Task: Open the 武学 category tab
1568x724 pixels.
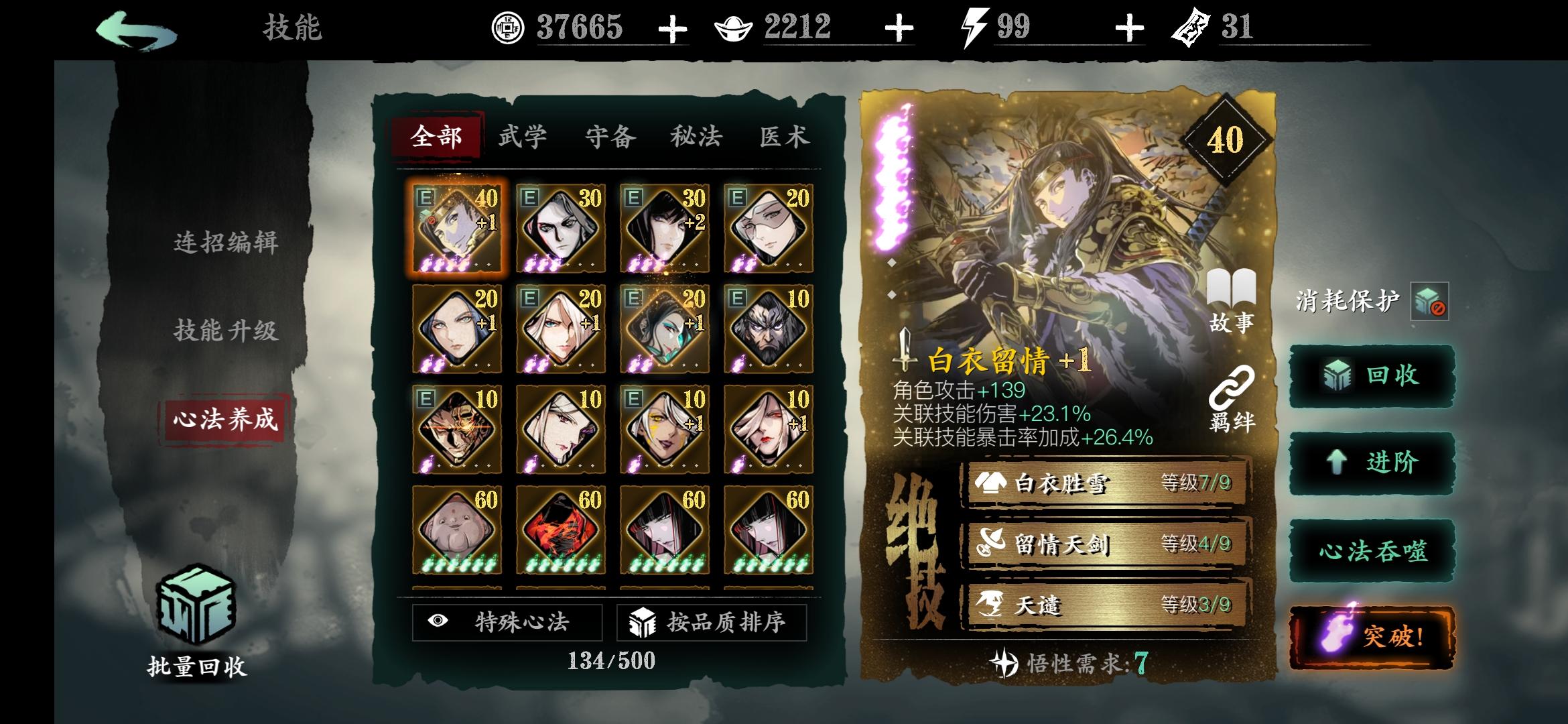Action: 521,135
